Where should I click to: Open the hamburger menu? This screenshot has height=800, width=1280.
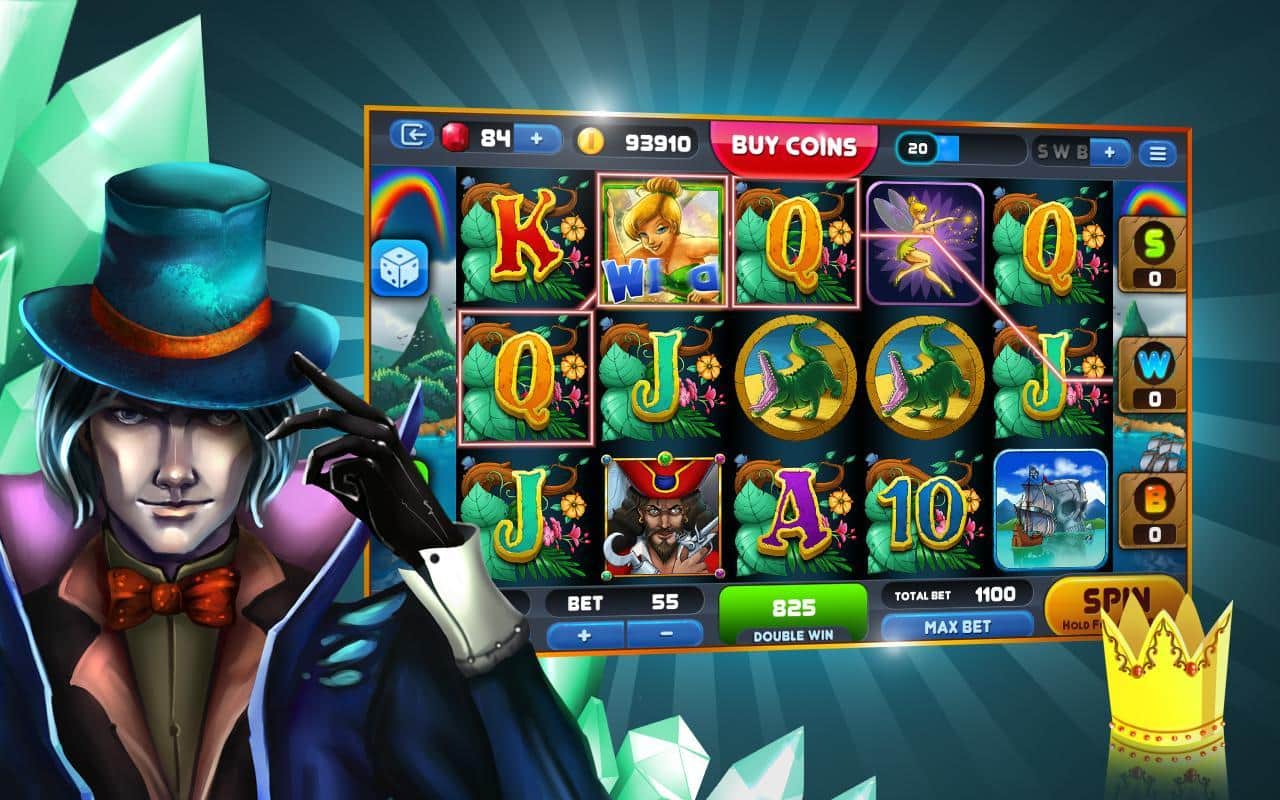click(1158, 153)
